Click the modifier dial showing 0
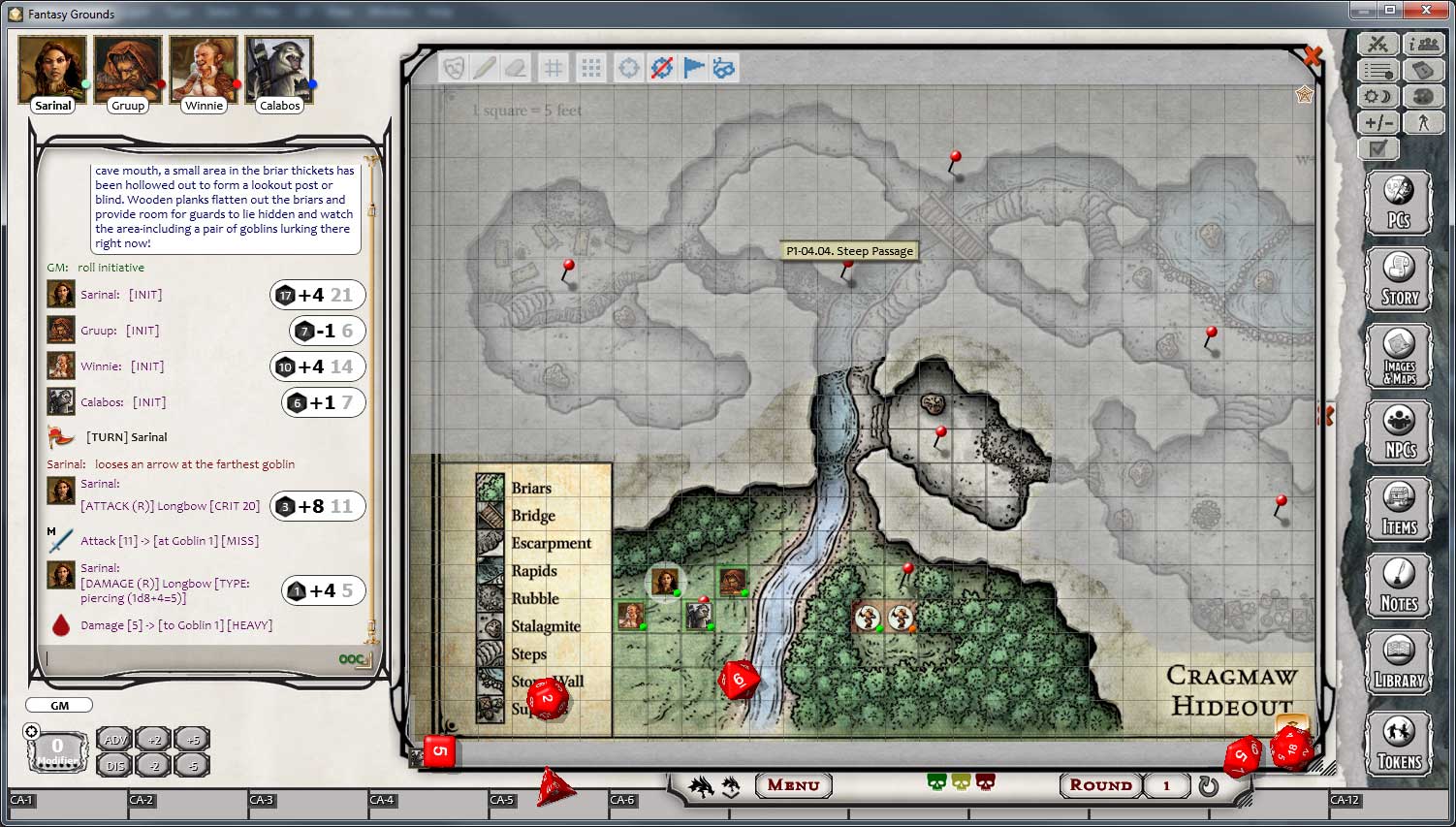1456x827 pixels. 56,747
